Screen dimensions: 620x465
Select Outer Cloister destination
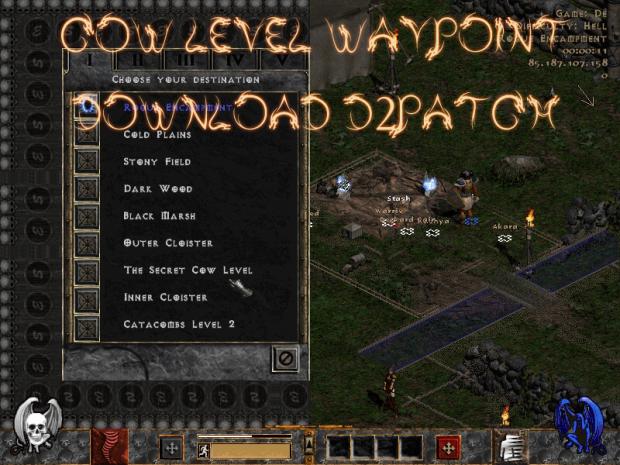(x=167, y=243)
